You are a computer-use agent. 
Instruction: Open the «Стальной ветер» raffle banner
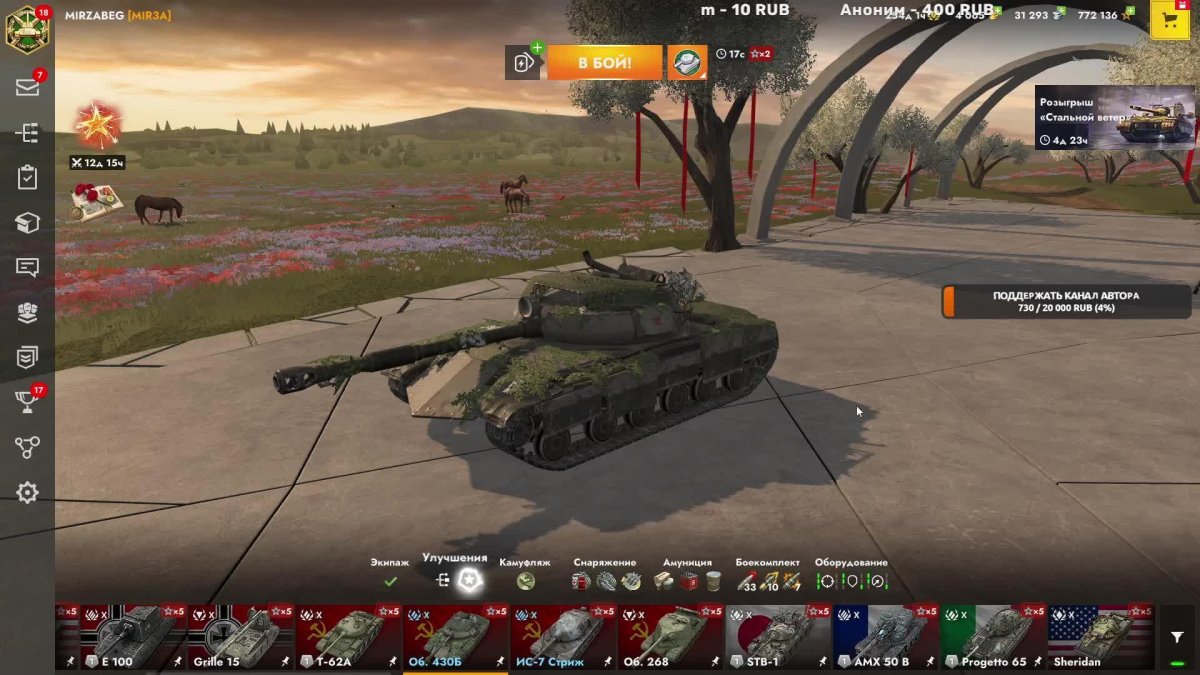[x=1114, y=118]
